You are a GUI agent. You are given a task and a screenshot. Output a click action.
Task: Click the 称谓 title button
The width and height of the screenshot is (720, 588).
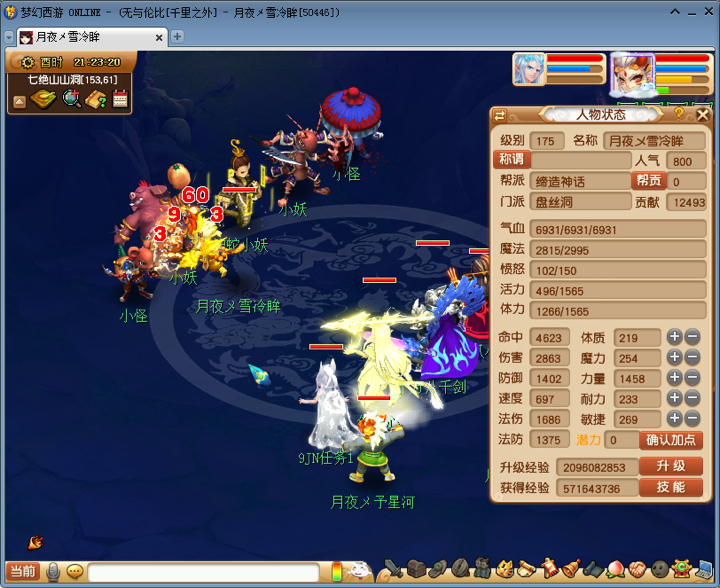(513, 160)
